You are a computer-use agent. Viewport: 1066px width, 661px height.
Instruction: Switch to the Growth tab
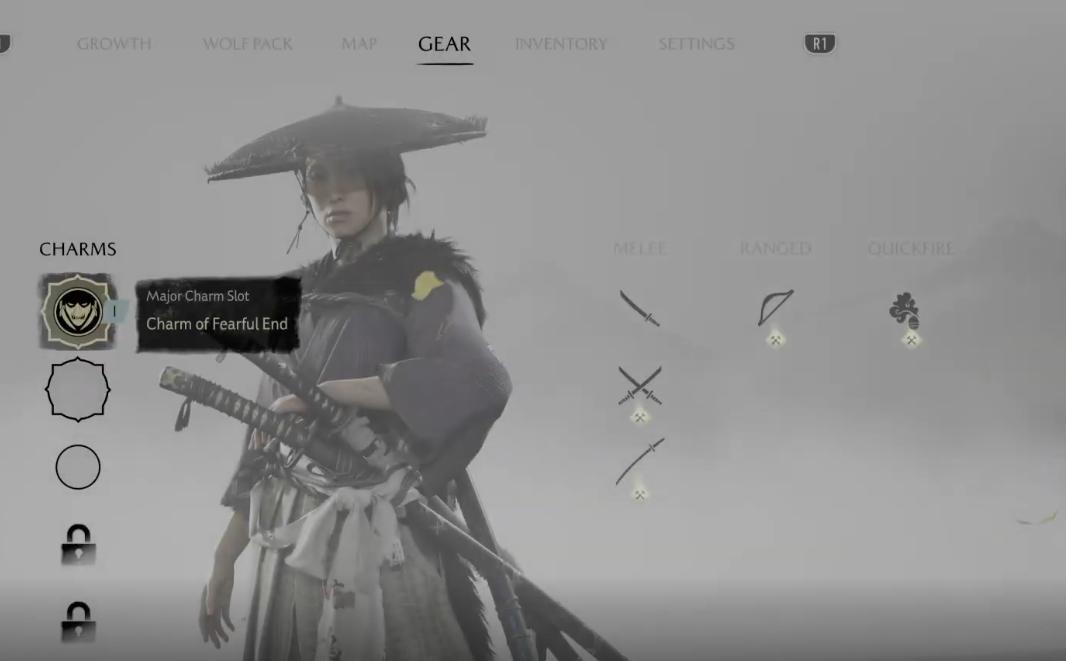(x=114, y=44)
